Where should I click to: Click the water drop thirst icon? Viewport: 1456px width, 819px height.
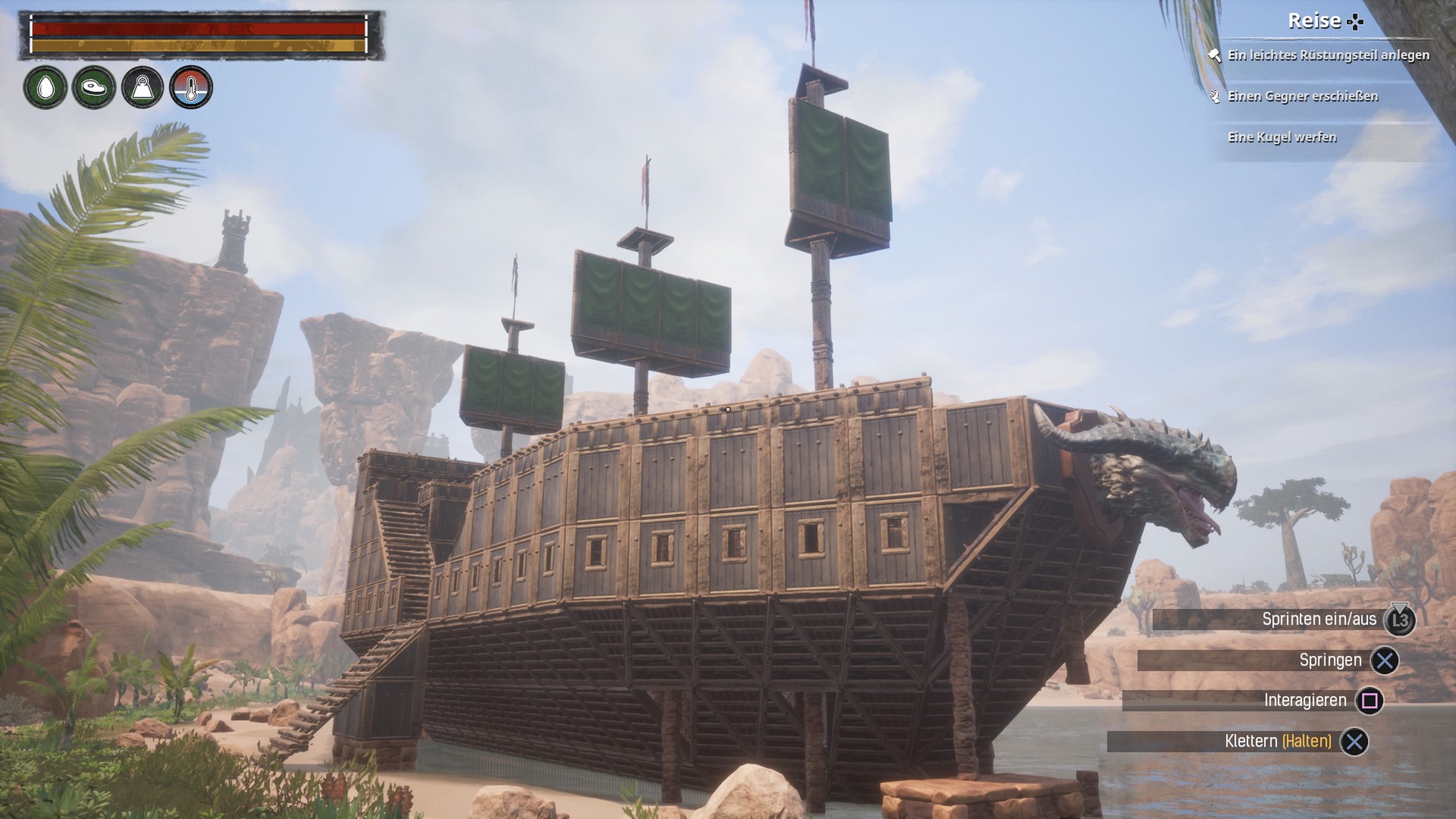coord(45,88)
